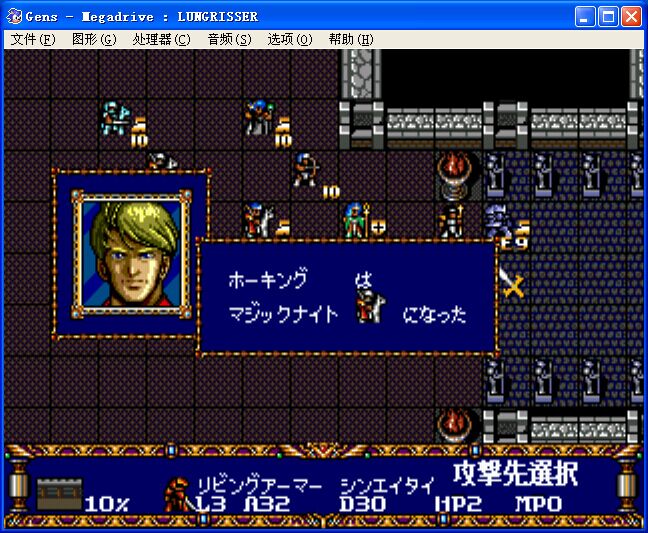
Task: Open the 选项(O) menu
Action: [x=290, y=40]
